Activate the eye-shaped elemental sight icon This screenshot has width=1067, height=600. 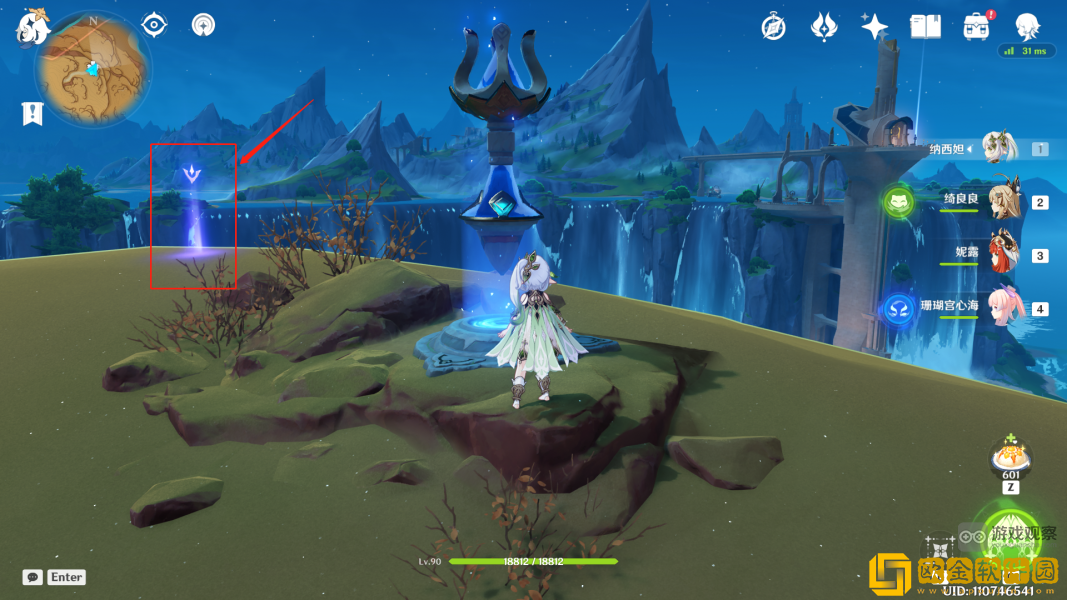tap(155, 25)
